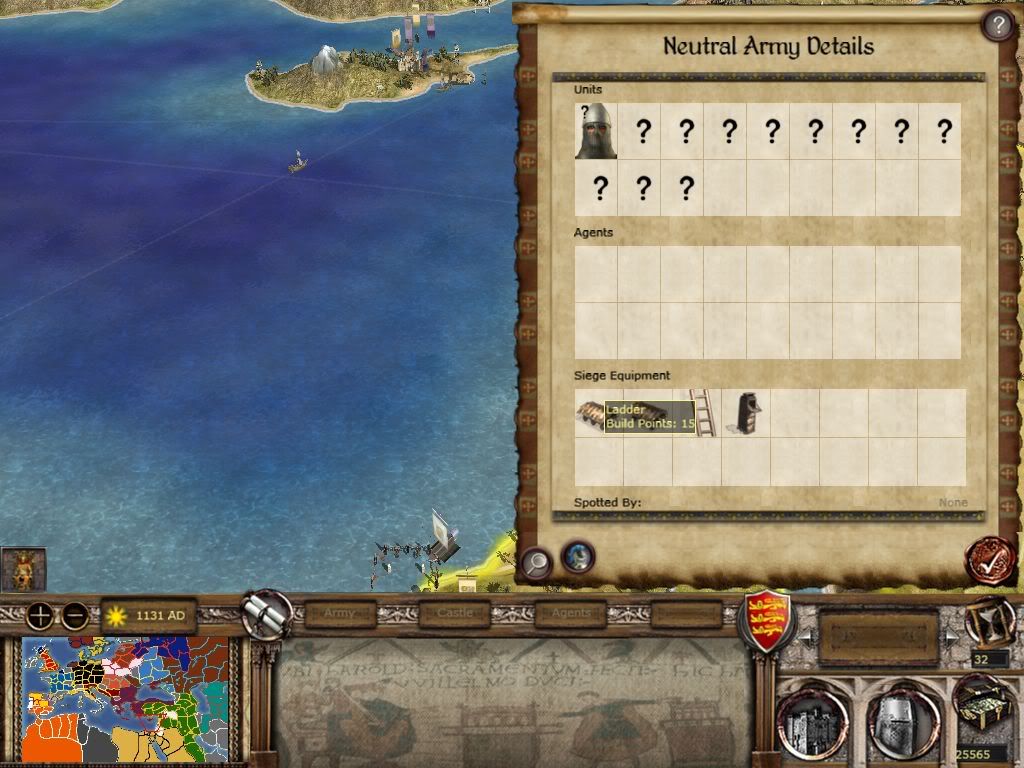Open the castle construction button
The image size is (1024, 768).
click(x=812, y=722)
